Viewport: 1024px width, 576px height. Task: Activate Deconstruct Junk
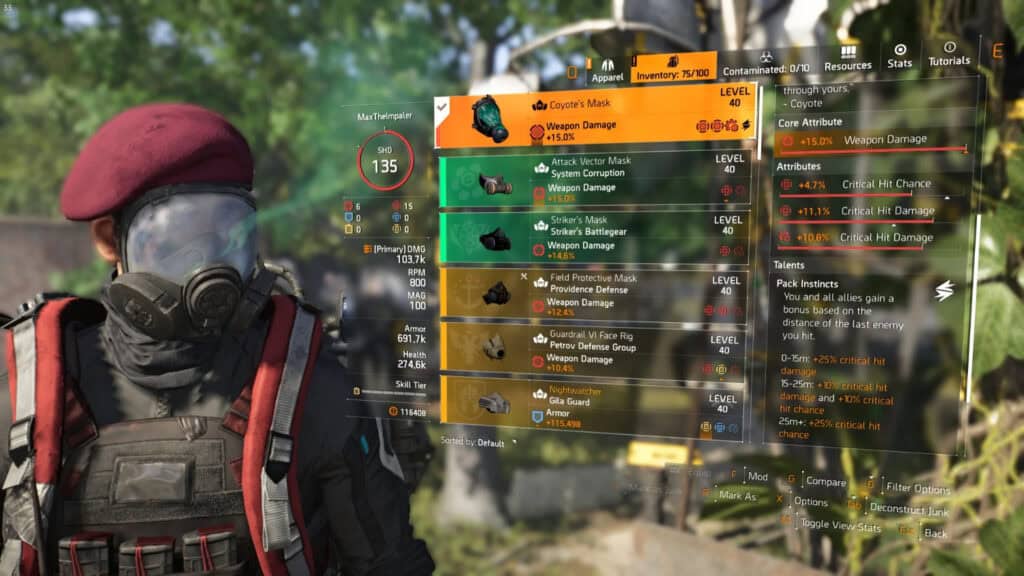[908, 511]
